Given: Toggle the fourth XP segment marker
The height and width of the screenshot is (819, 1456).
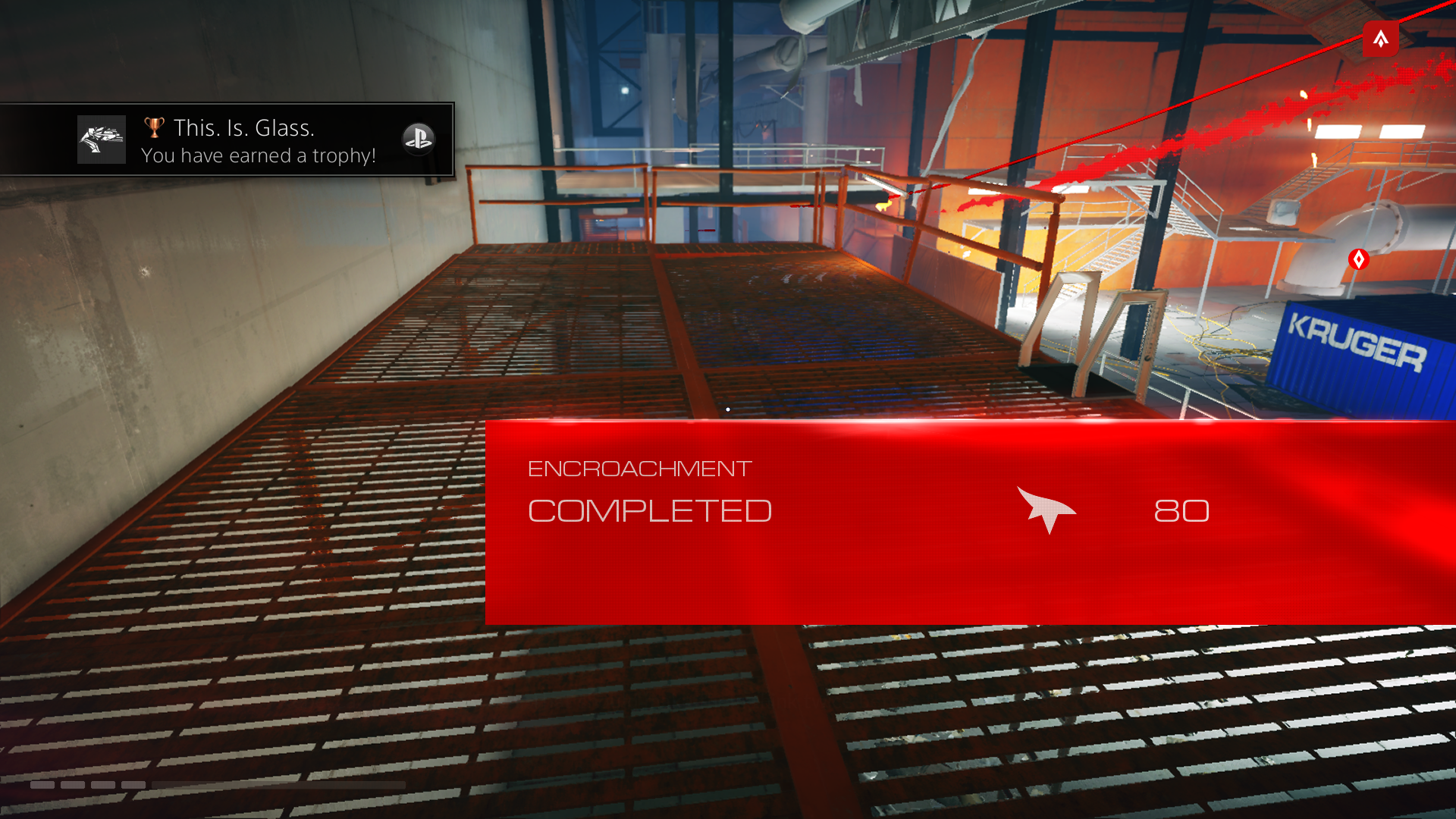Looking at the screenshot, I should 133,785.
